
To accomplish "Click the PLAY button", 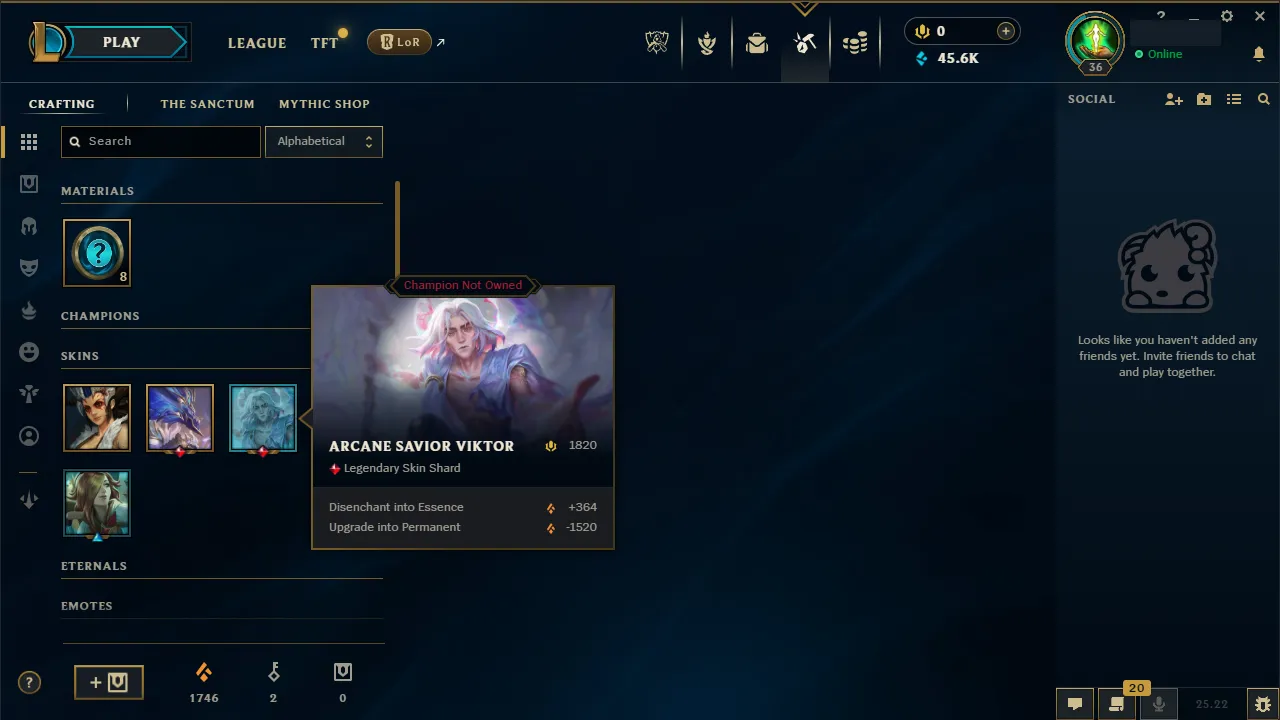I will 121,42.
